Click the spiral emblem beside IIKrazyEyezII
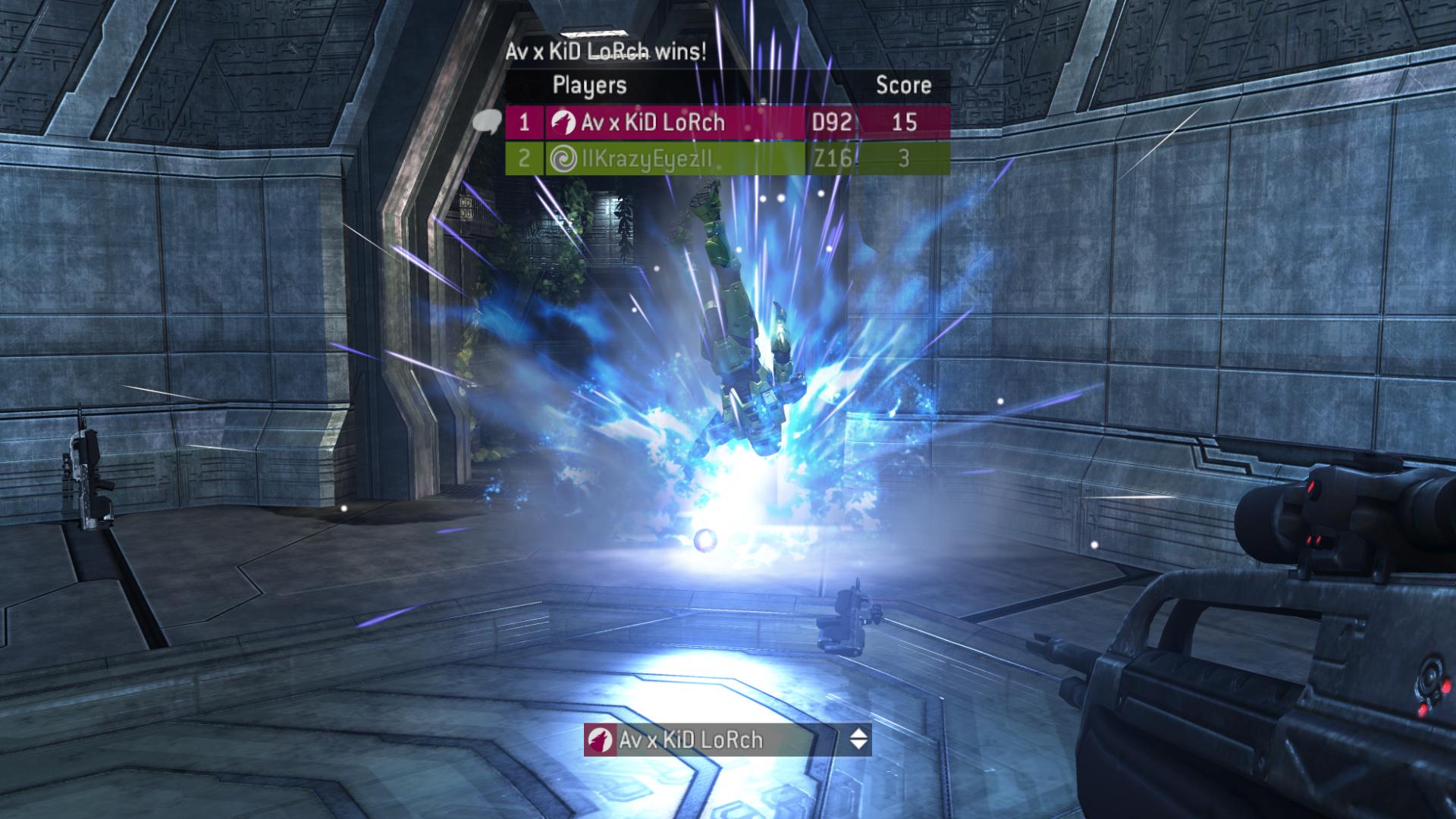Screen dimensions: 1456x819 [563, 158]
